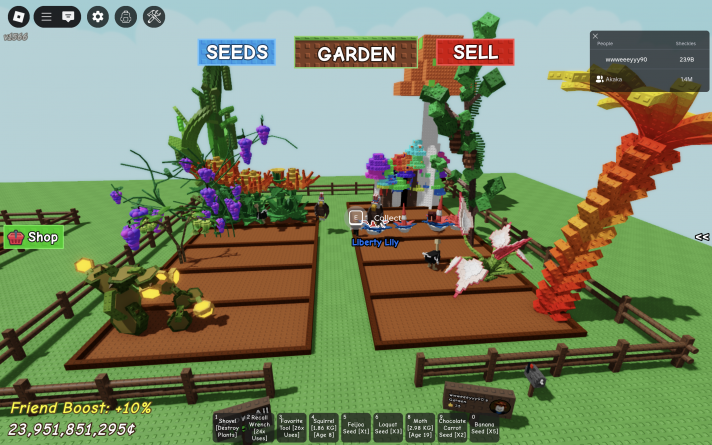The image size is (712, 445).
Task: Toggle the Roblox chat window
Action: coord(68,16)
